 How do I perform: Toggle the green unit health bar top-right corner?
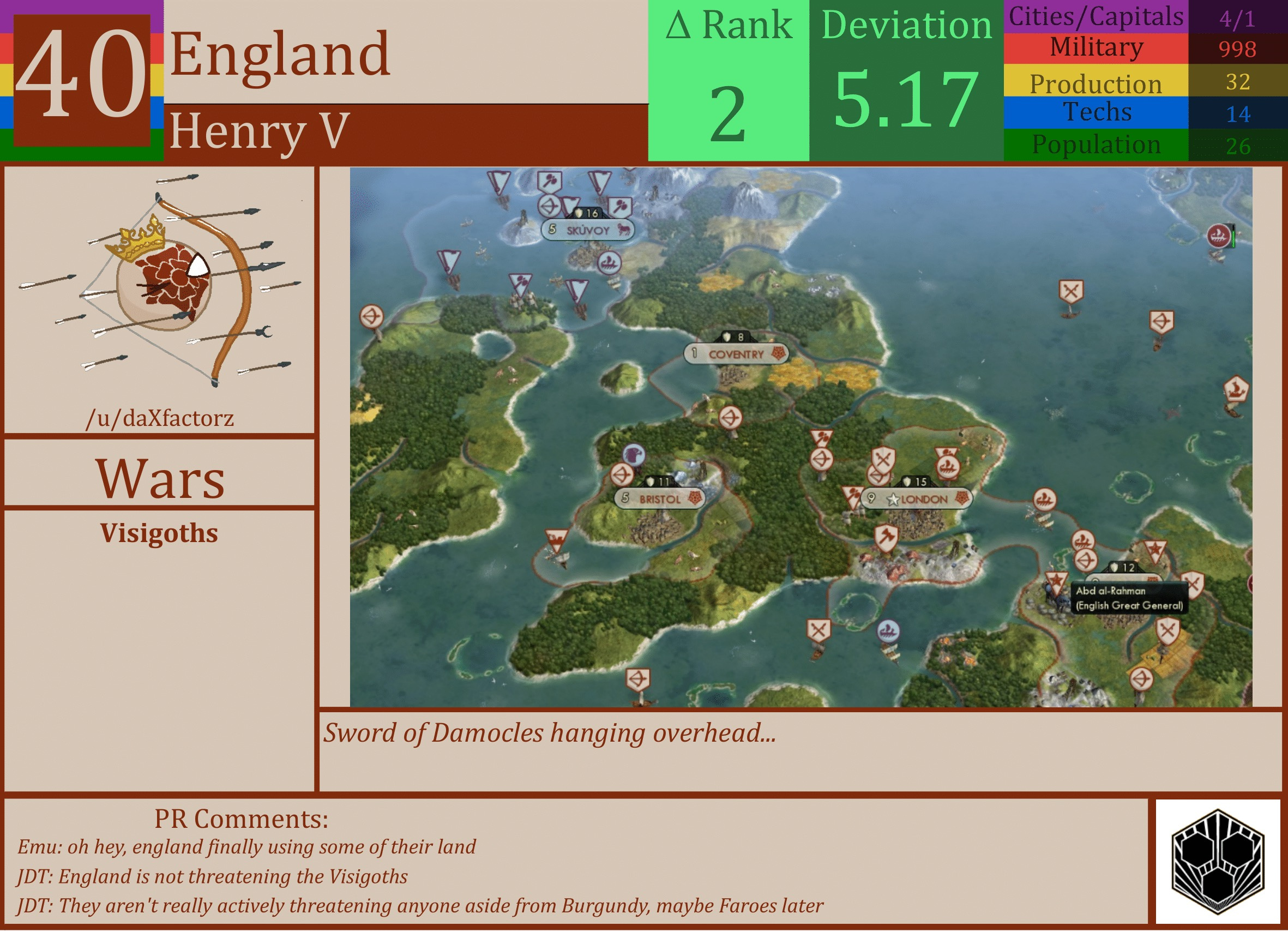pyautogui.click(x=1235, y=237)
